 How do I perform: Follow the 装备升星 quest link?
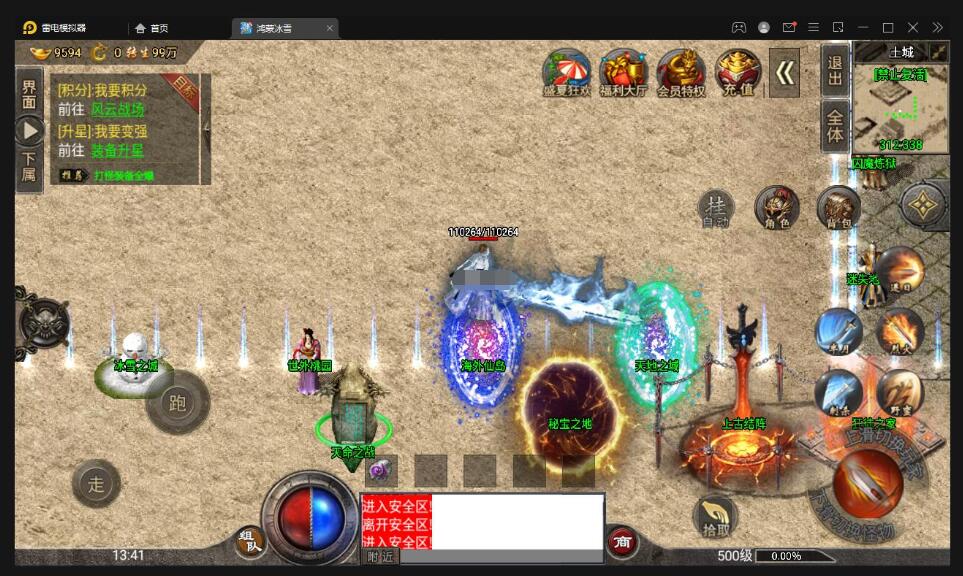pos(118,150)
